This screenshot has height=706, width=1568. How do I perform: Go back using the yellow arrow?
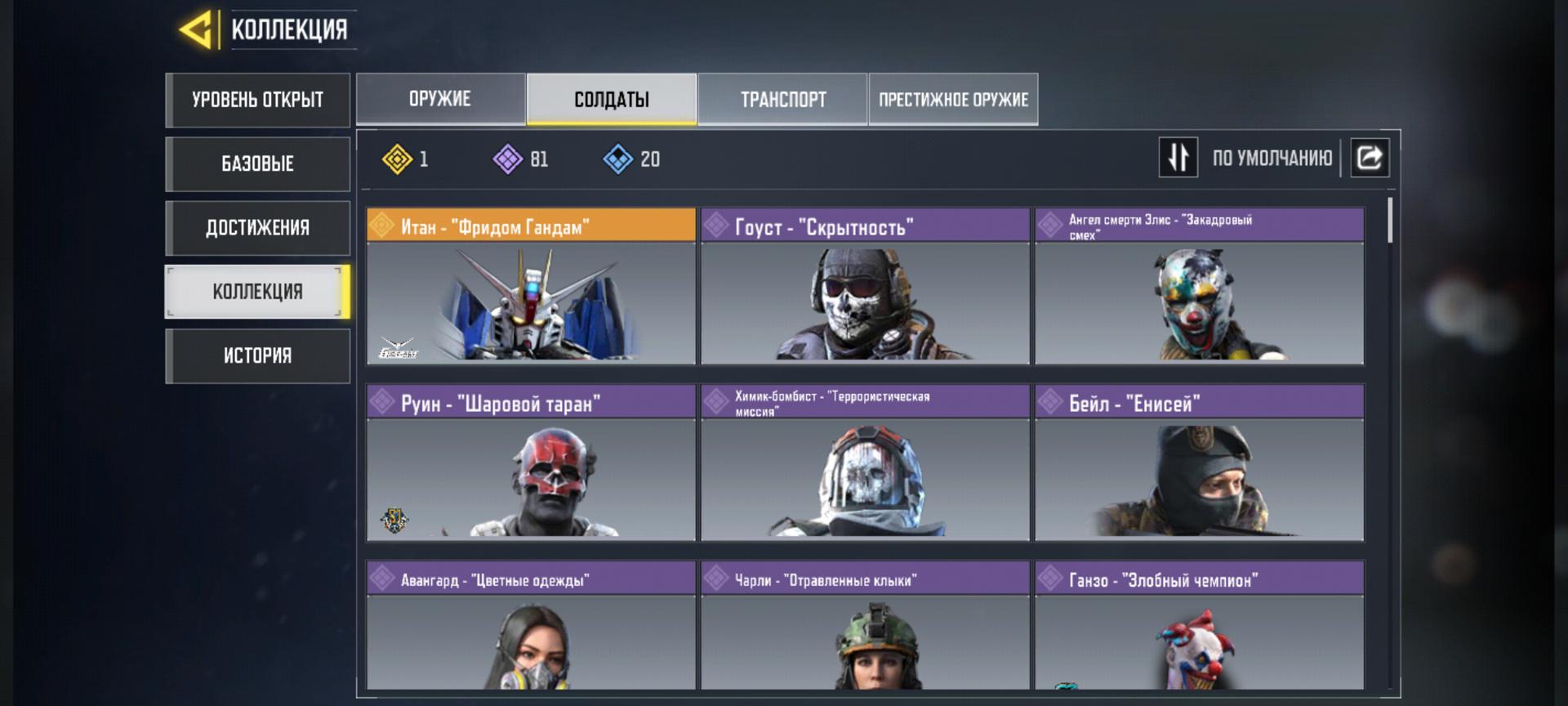tap(196, 30)
